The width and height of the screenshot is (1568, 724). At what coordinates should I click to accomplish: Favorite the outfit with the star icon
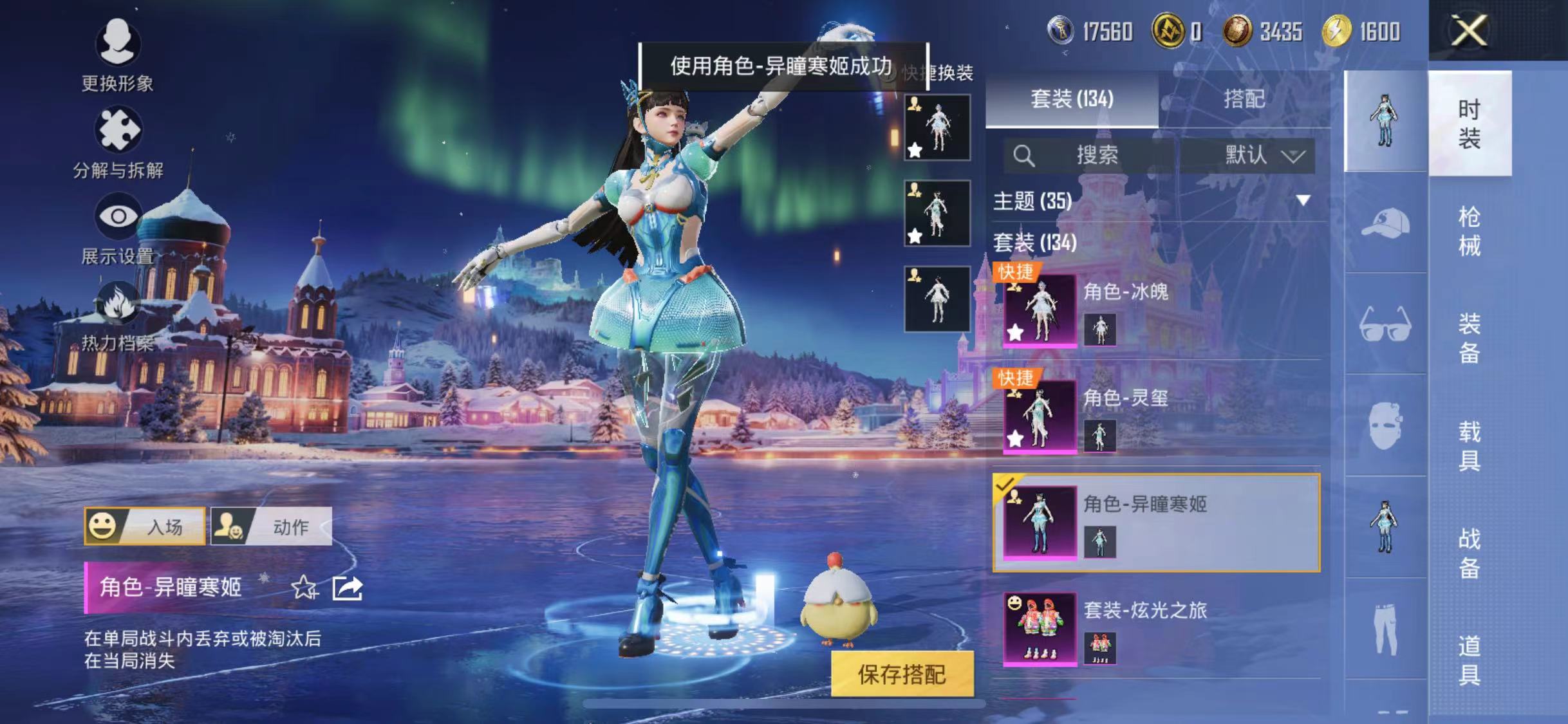(304, 587)
